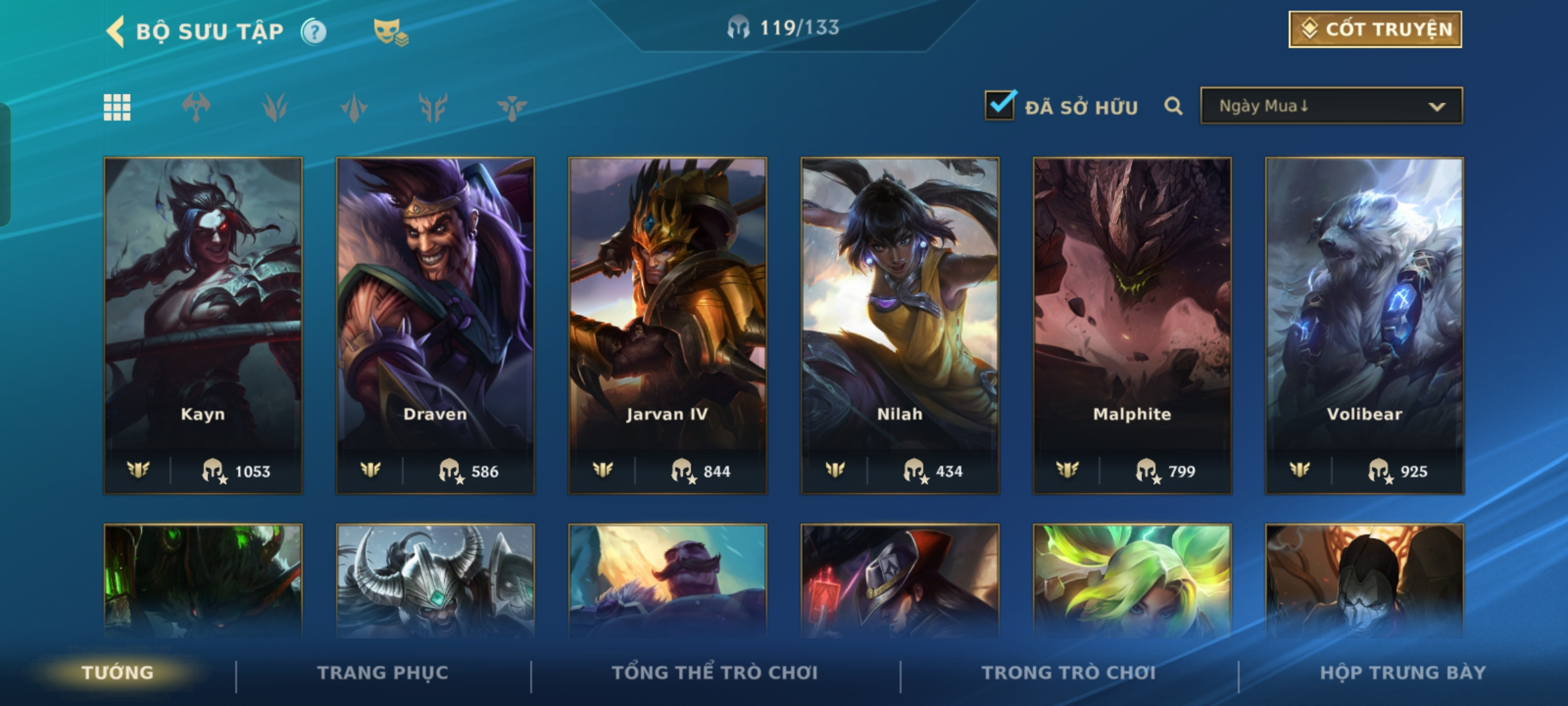Open the Cốt Truyện button

tap(1375, 29)
